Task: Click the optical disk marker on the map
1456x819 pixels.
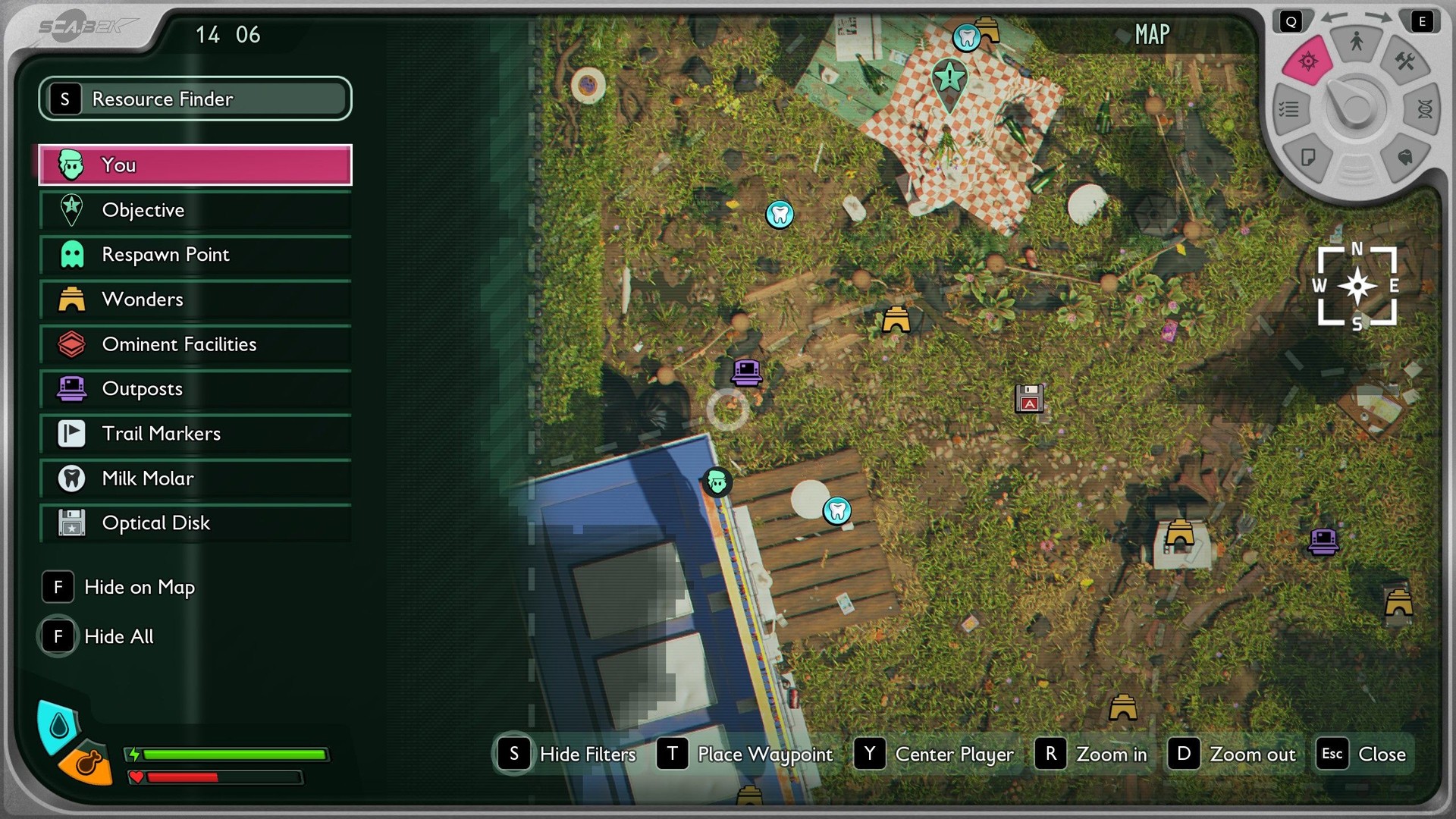Action: (1029, 398)
